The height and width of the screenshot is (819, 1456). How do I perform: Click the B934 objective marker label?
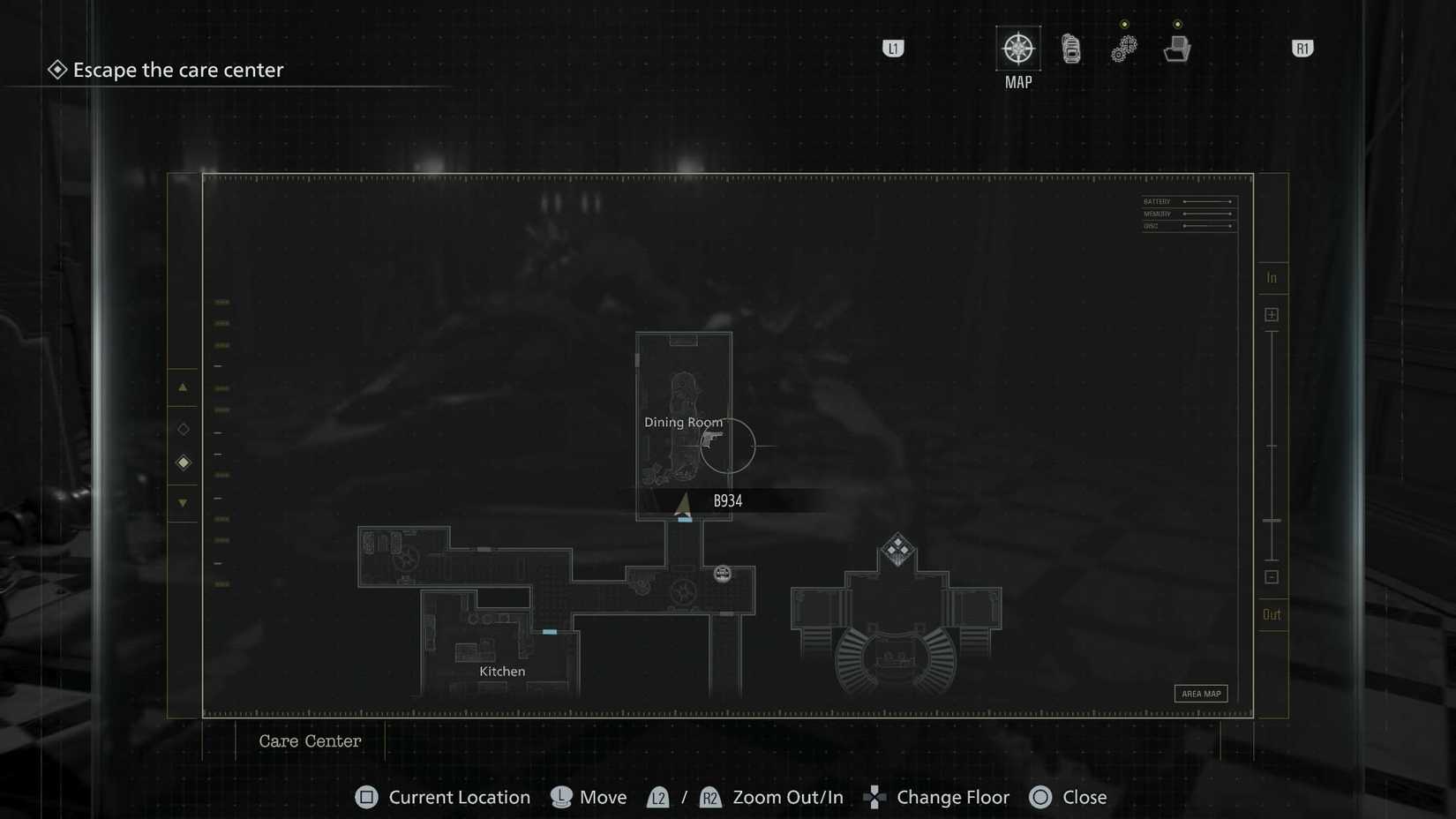coord(727,500)
